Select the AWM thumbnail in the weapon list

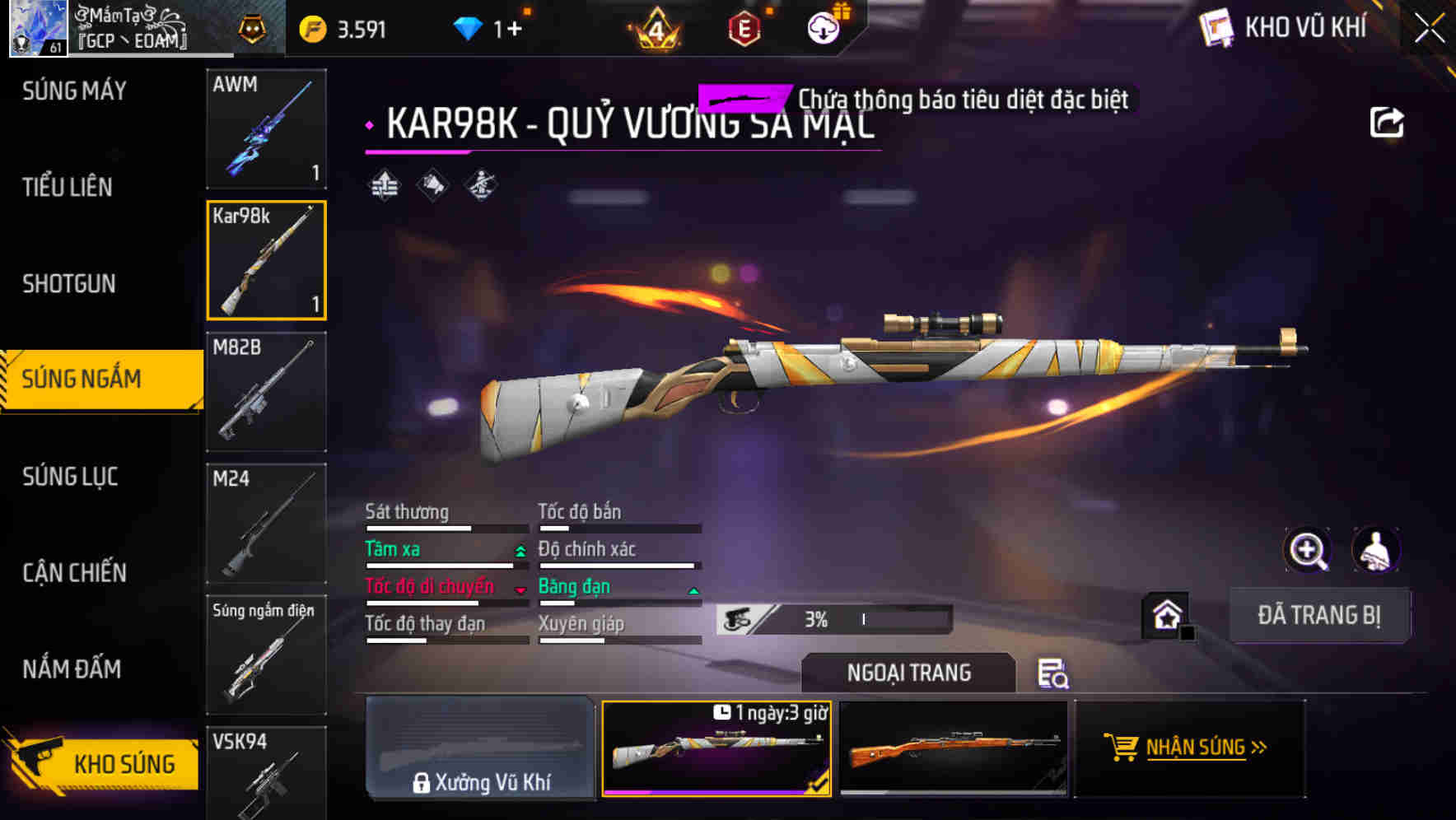[x=266, y=129]
